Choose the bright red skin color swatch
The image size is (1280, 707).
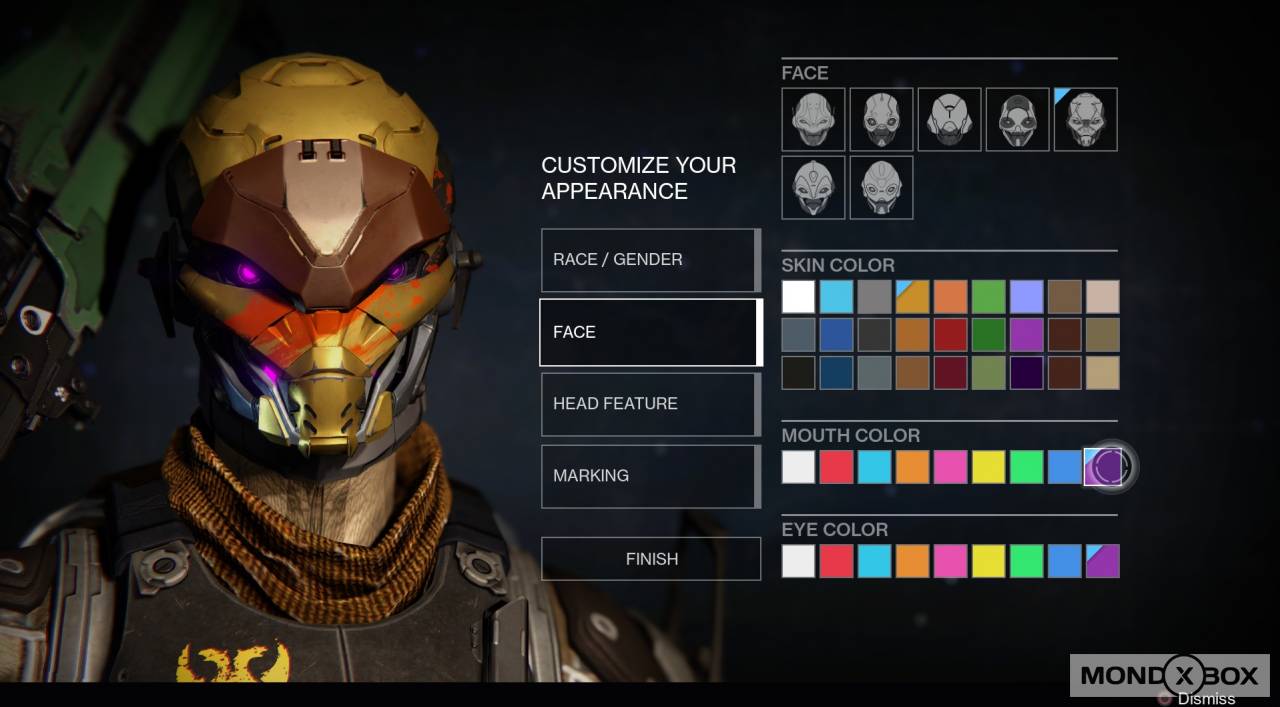coord(950,335)
